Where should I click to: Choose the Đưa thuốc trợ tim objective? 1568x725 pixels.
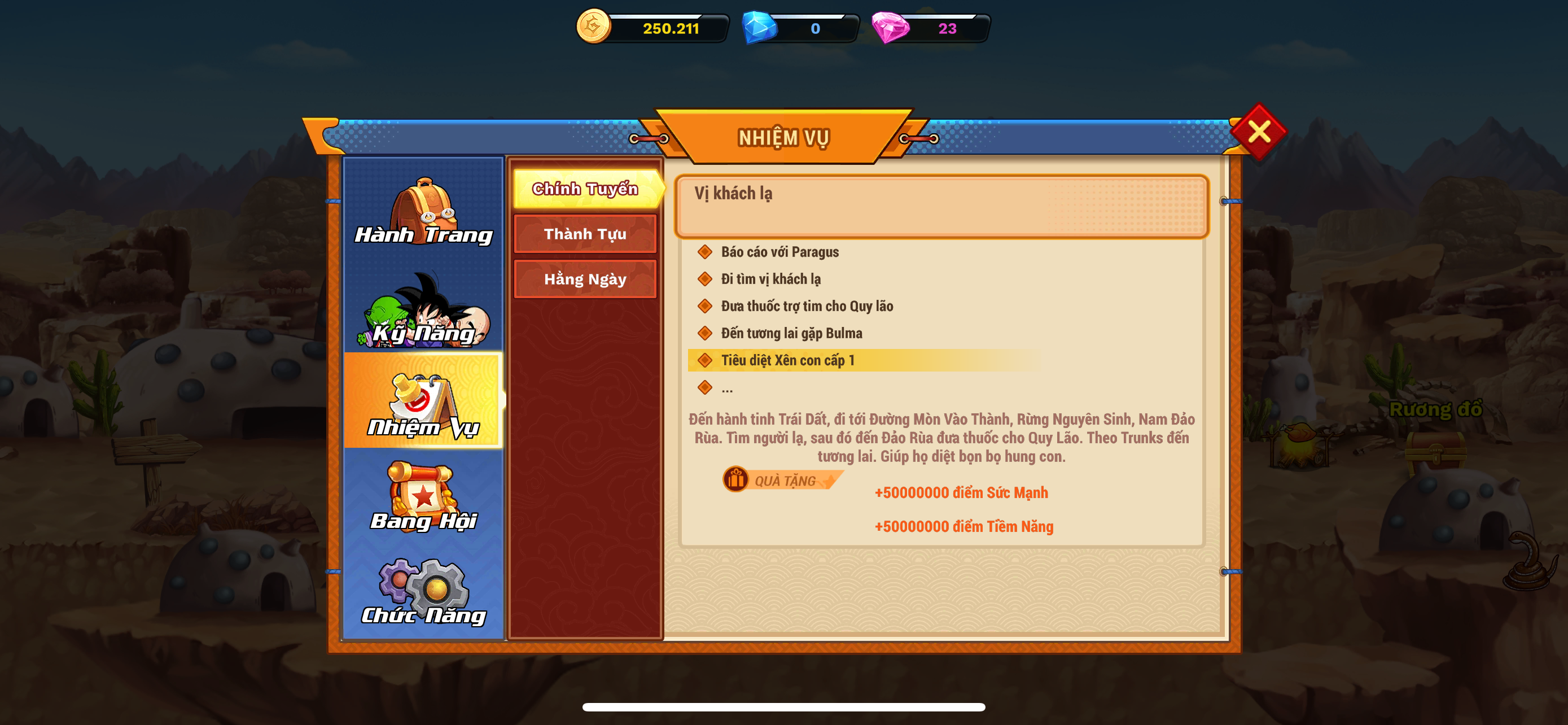807,306
